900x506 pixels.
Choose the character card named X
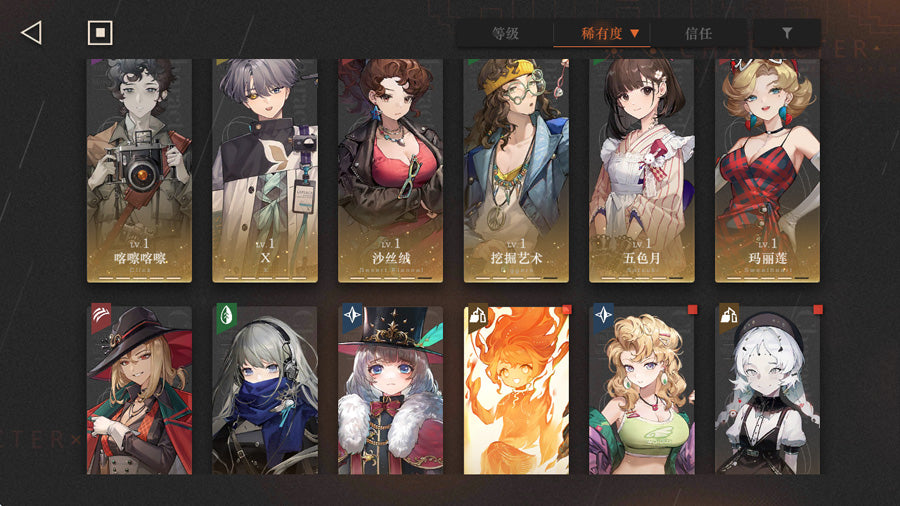pyautogui.click(x=265, y=170)
